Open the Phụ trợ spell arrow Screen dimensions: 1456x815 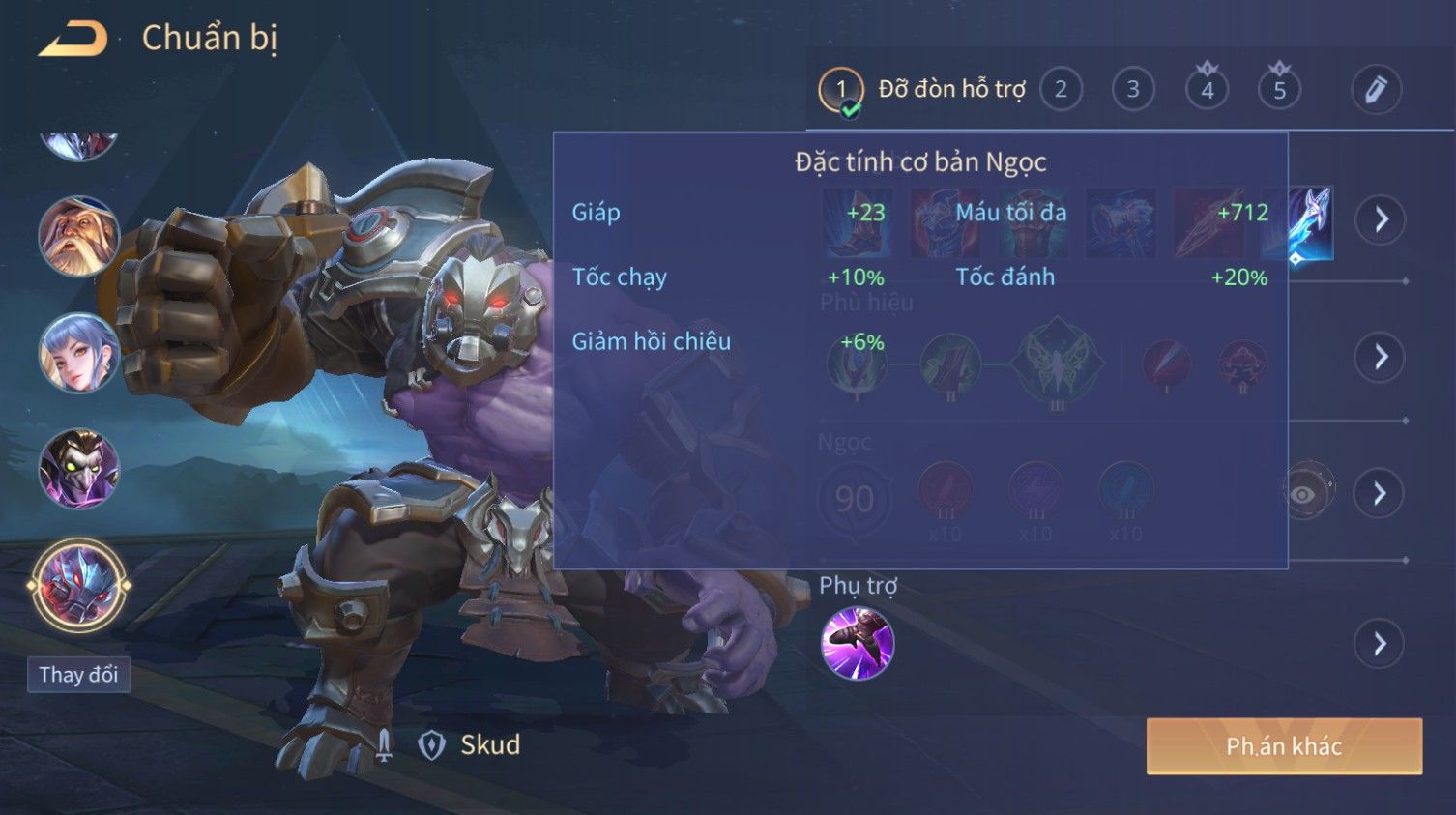pyautogui.click(x=1380, y=644)
